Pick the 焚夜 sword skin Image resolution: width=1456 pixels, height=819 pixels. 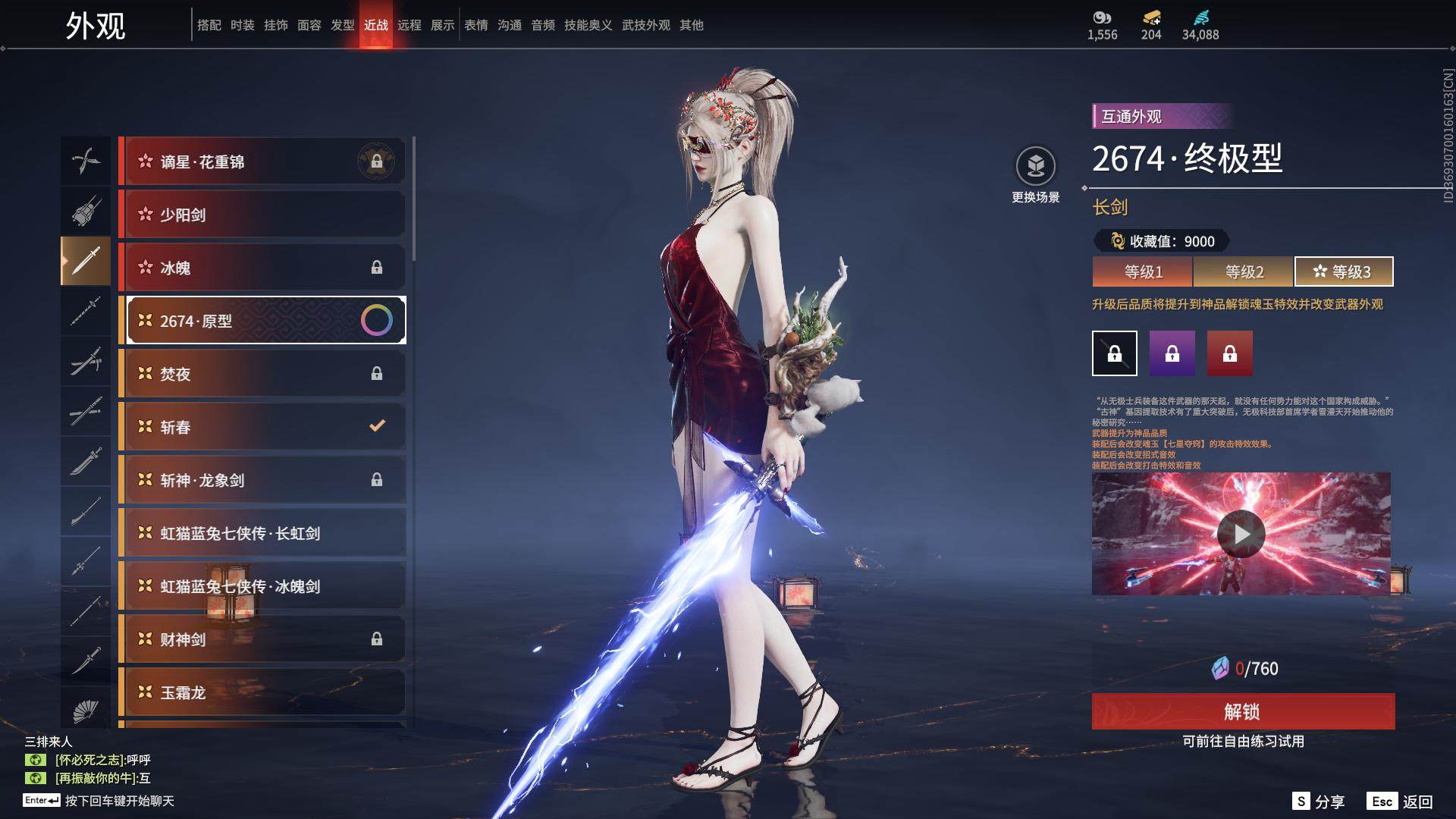coord(262,374)
